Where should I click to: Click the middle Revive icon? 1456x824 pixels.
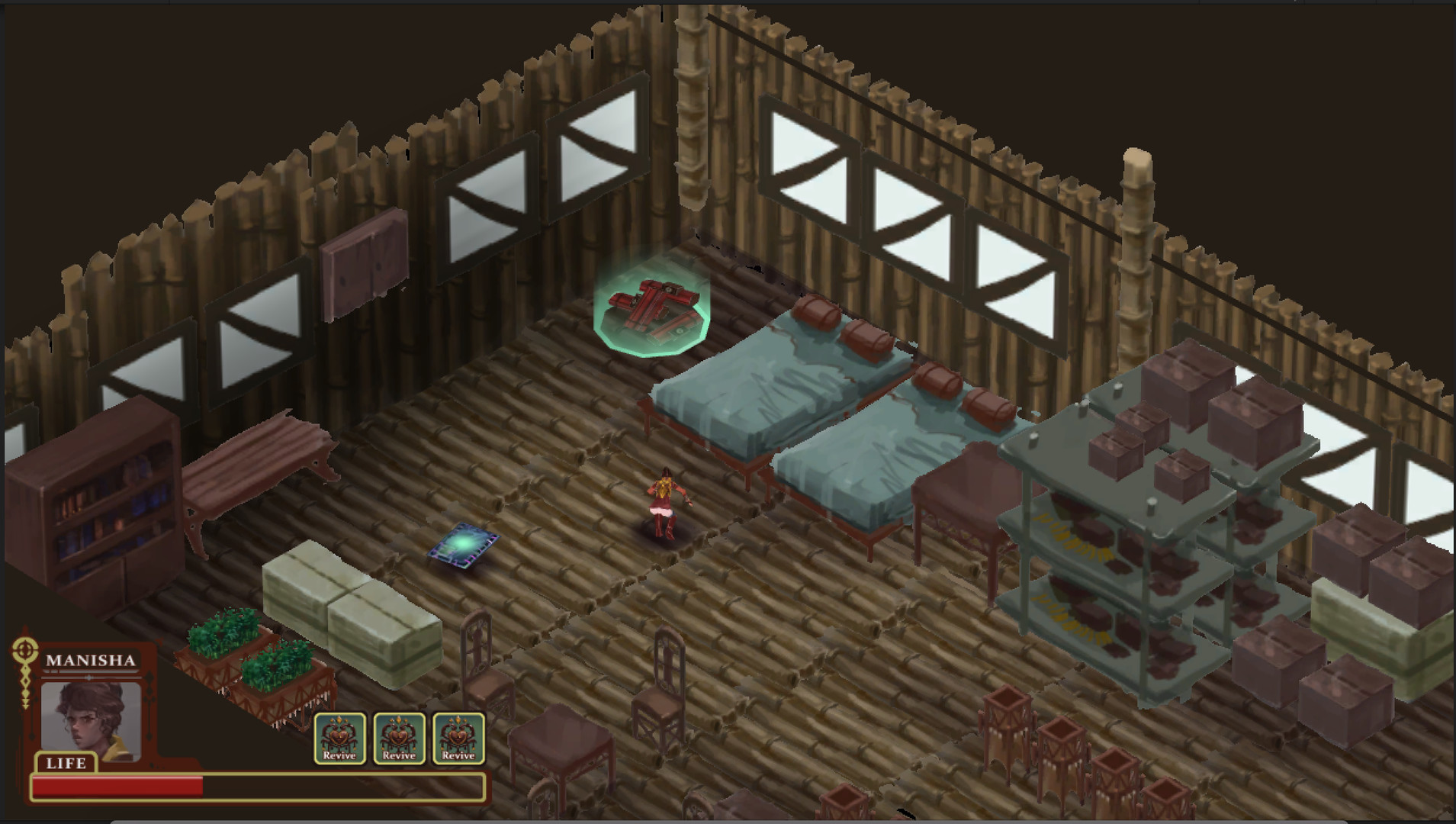(399, 737)
